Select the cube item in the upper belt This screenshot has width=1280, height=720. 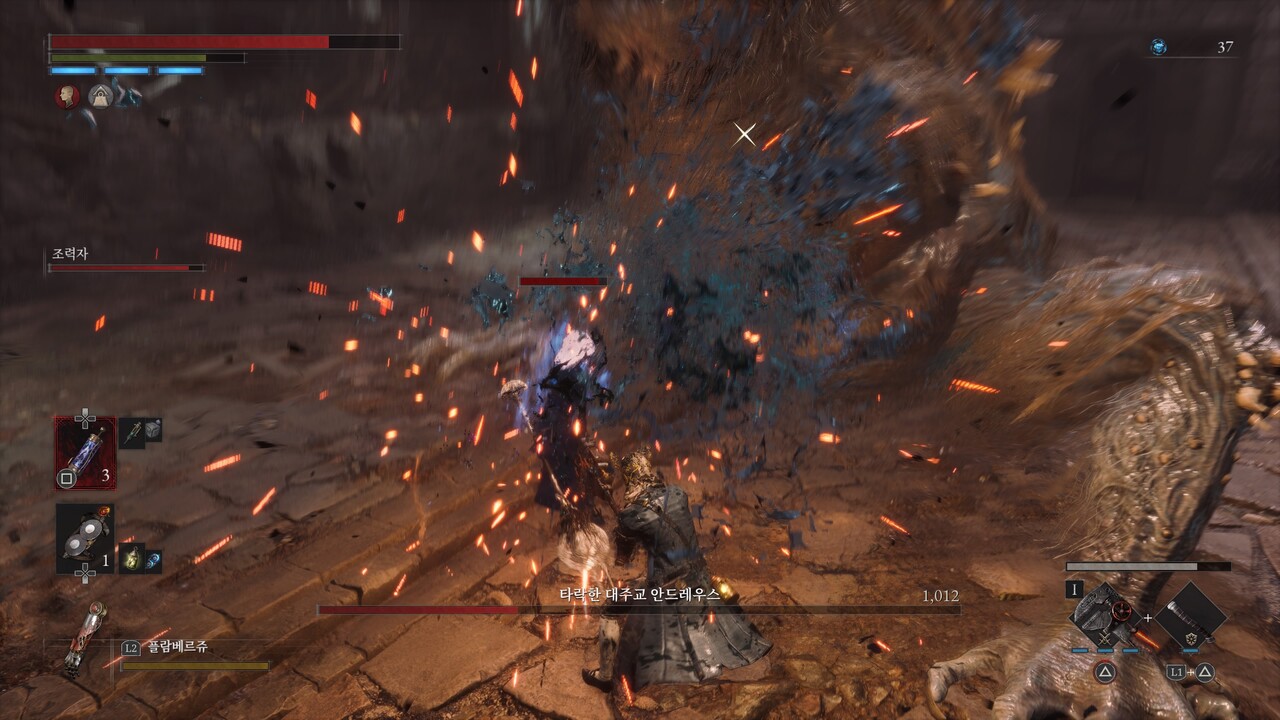click(x=153, y=429)
